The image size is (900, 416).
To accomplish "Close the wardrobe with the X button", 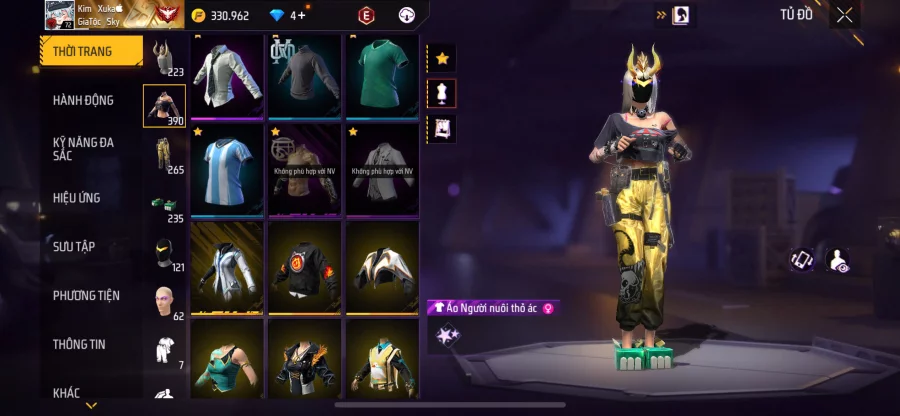I will (x=845, y=14).
